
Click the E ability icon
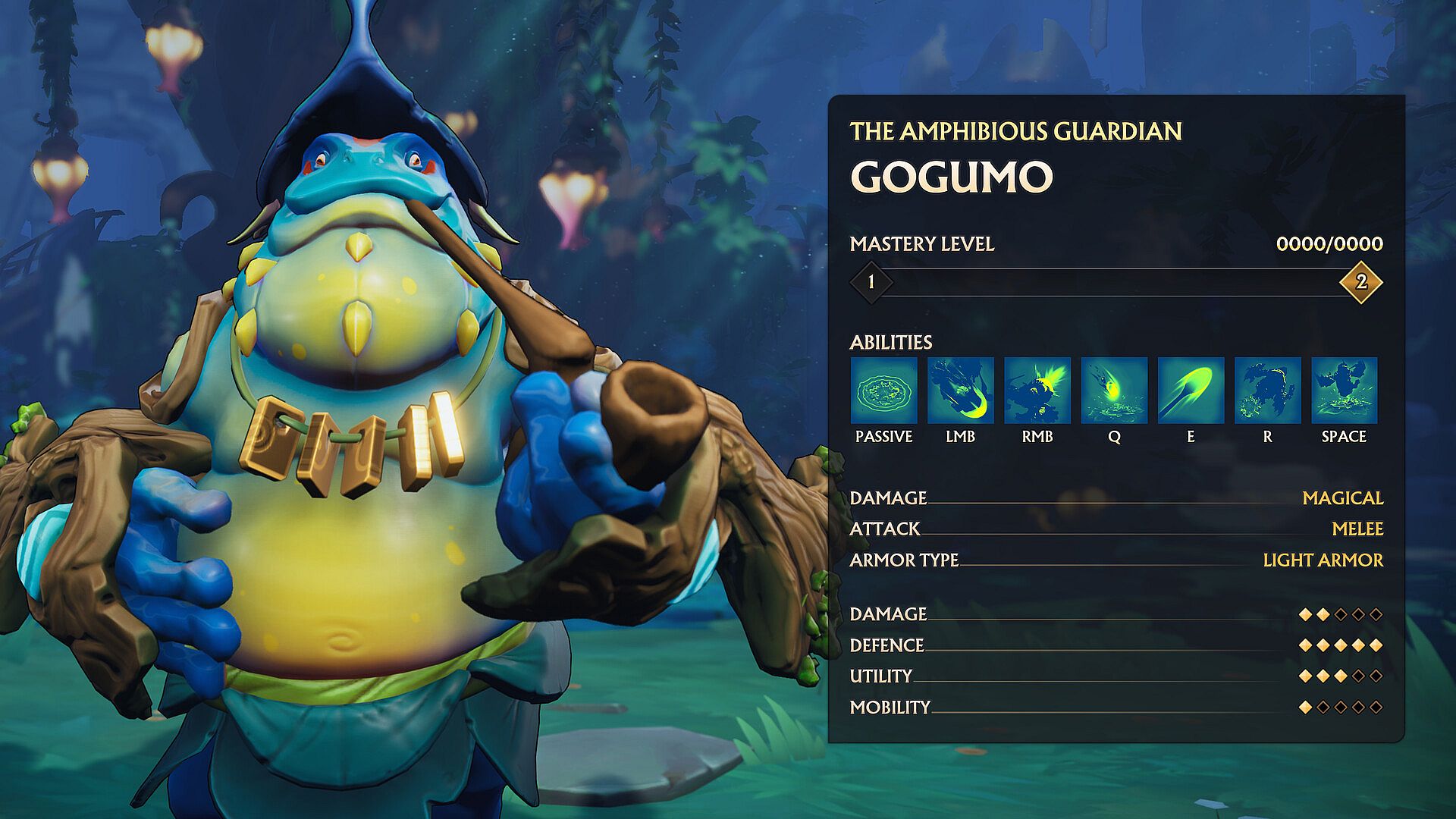tap(1191, 391)
